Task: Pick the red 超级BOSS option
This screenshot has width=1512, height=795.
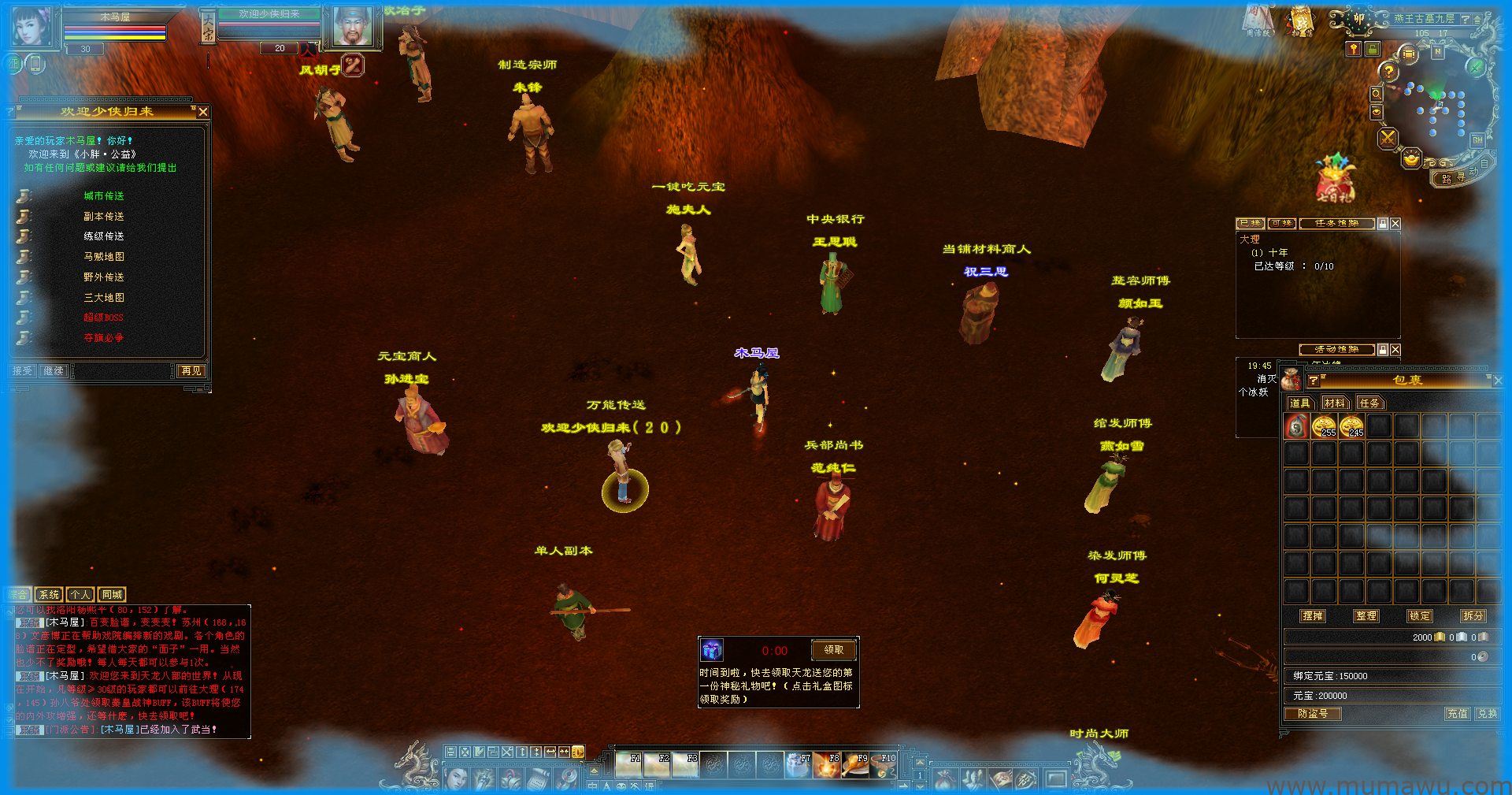Action: 104,318
